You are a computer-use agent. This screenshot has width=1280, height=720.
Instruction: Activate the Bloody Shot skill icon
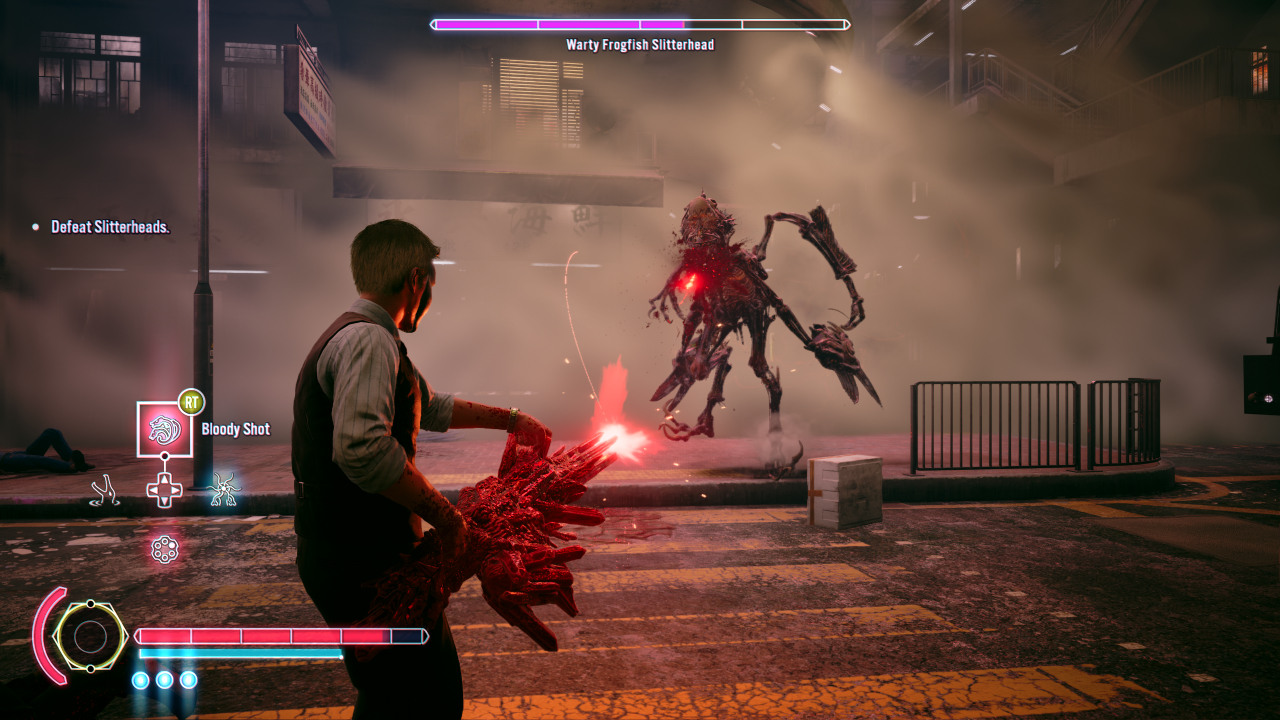point(165,429)
